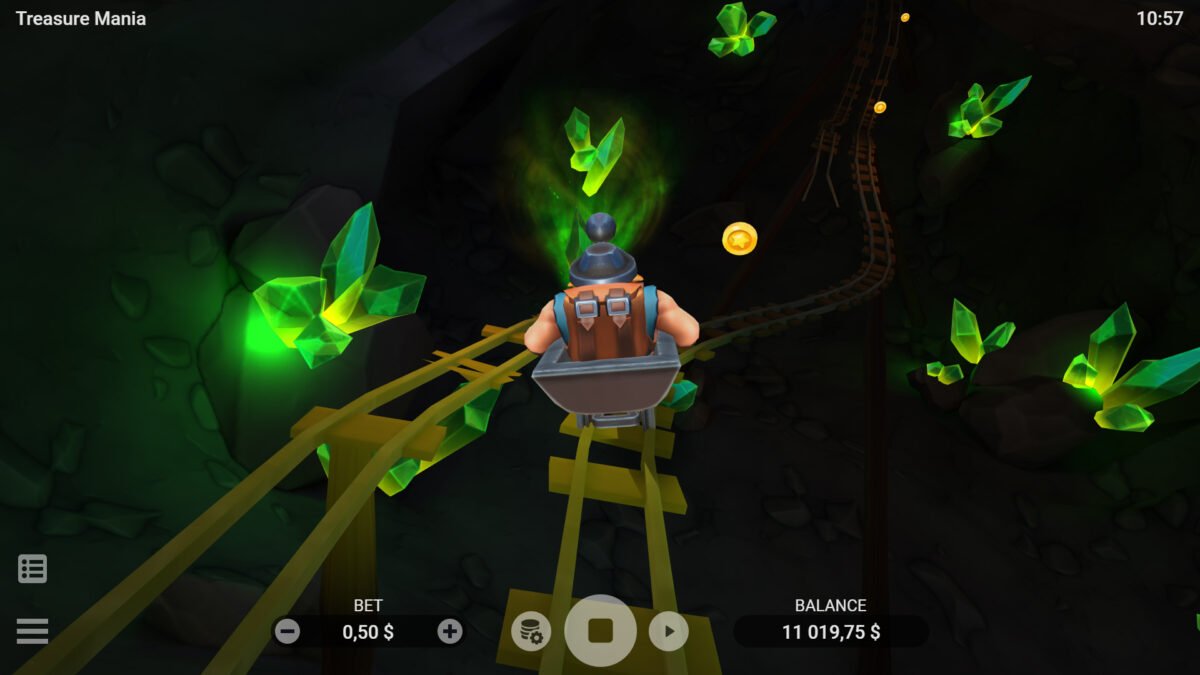
Task: Stop the round with the square button
Action: click(600, 631)
